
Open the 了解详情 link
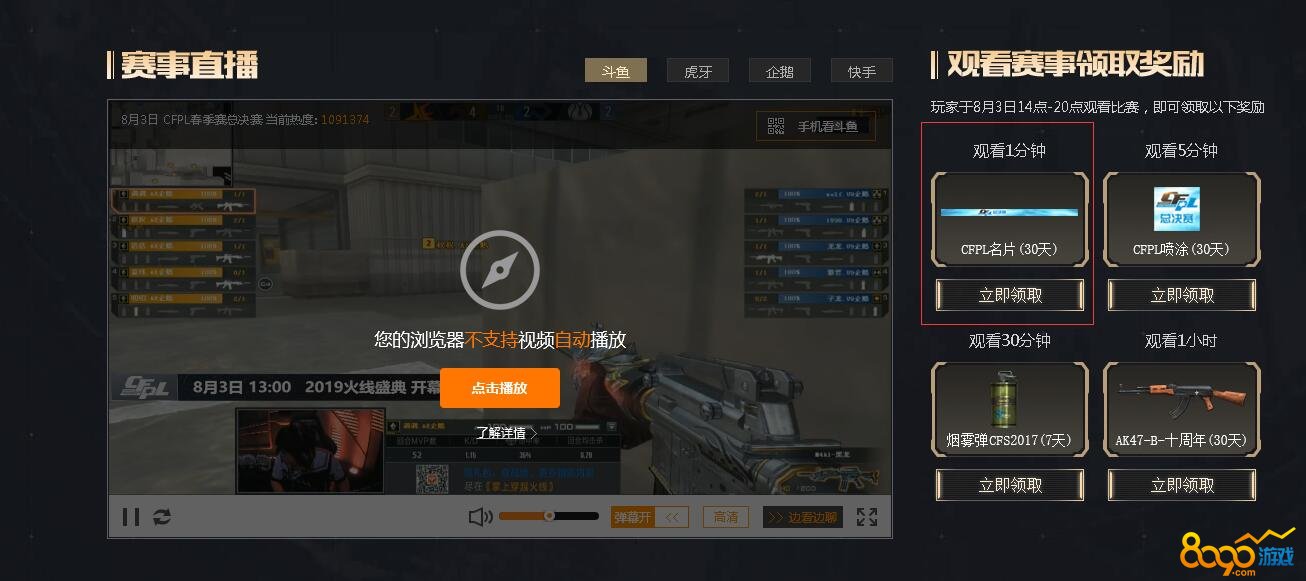500,433
